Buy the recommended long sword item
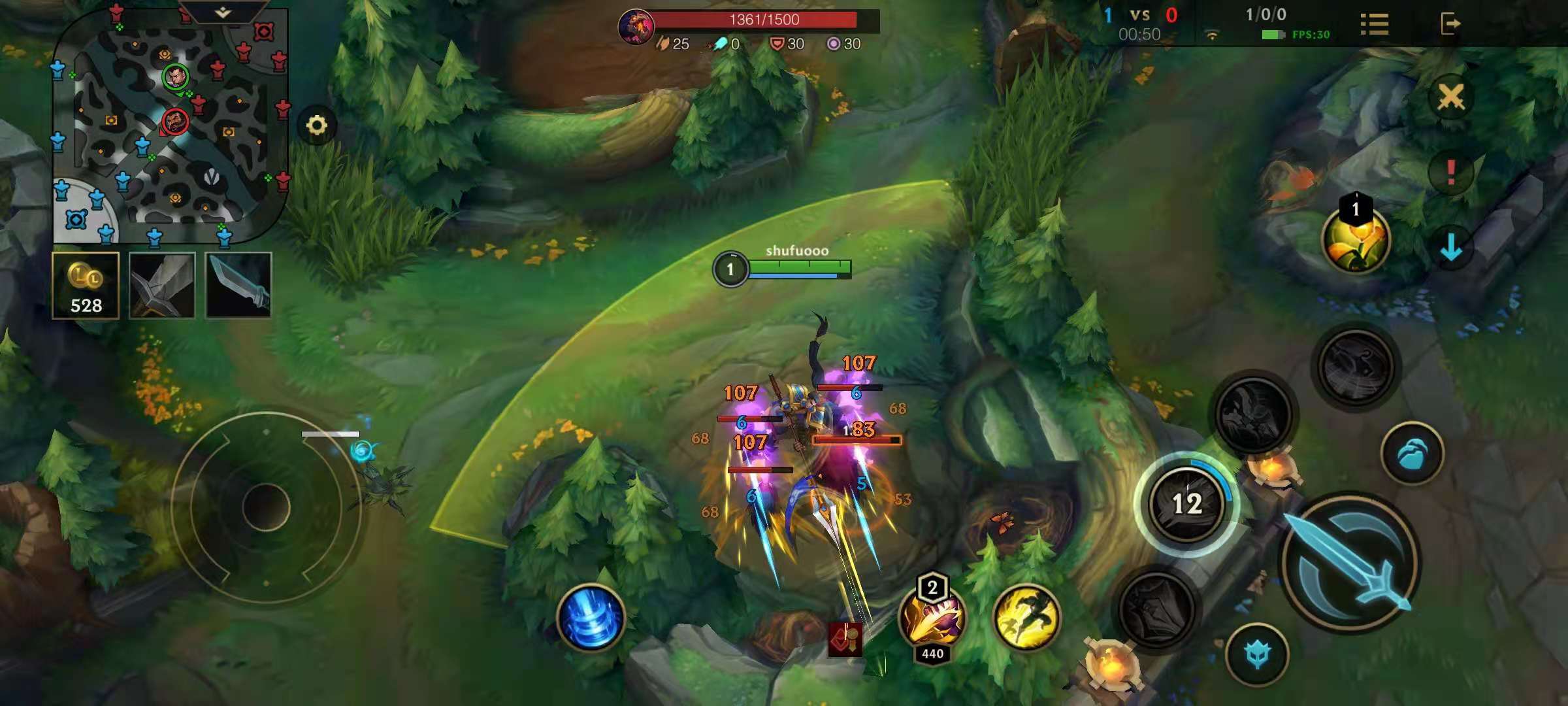 pos(162,286)
